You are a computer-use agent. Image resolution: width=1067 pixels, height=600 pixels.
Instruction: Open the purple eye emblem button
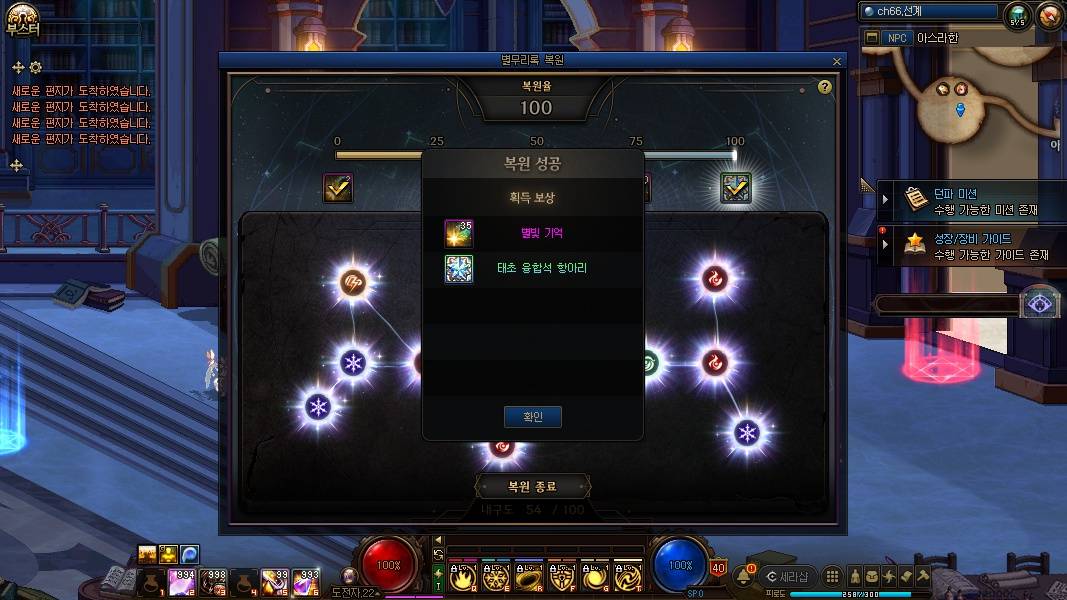click(x=1038, y=305)
